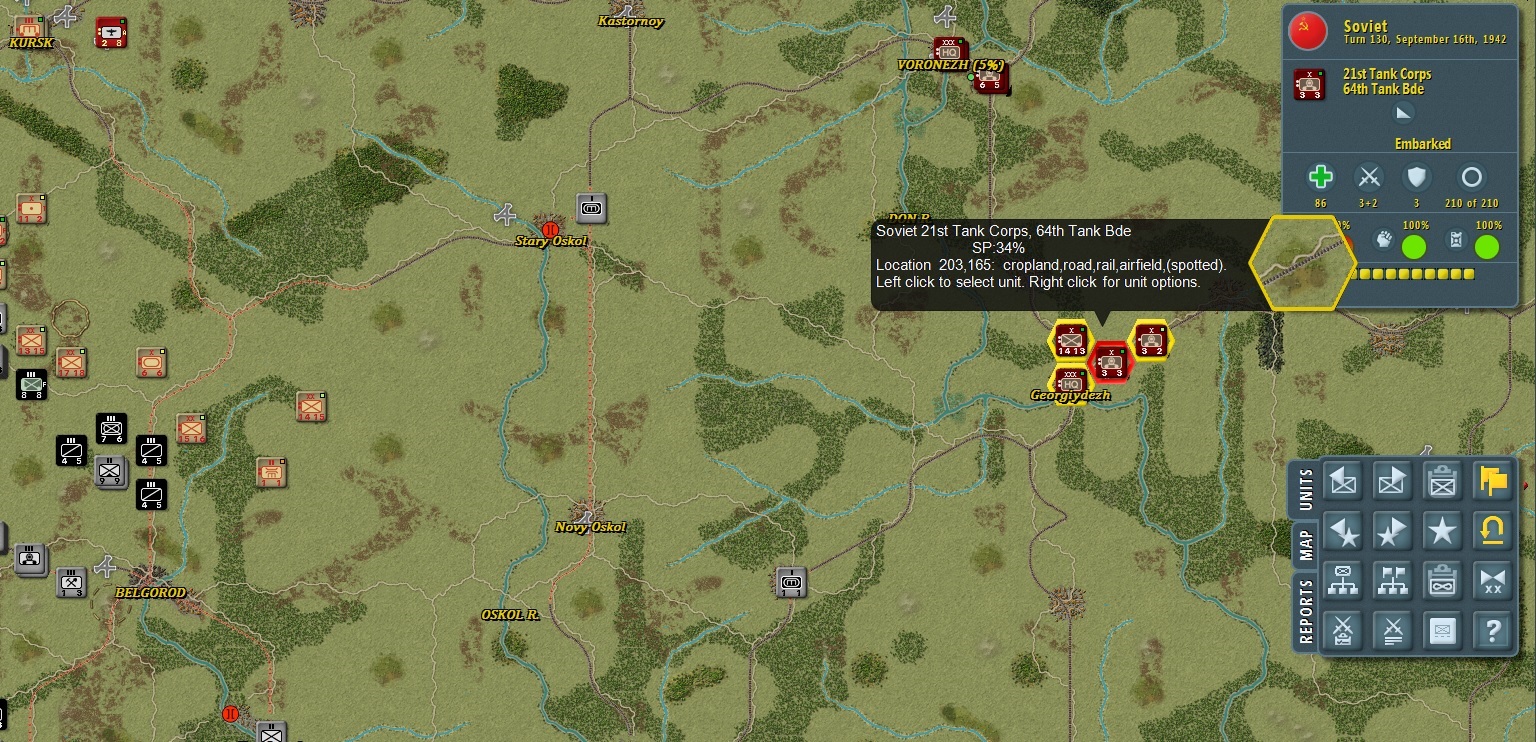Click the help question mark button
This screenshot has width=1536, height=742.
(x=1491, y=629)
